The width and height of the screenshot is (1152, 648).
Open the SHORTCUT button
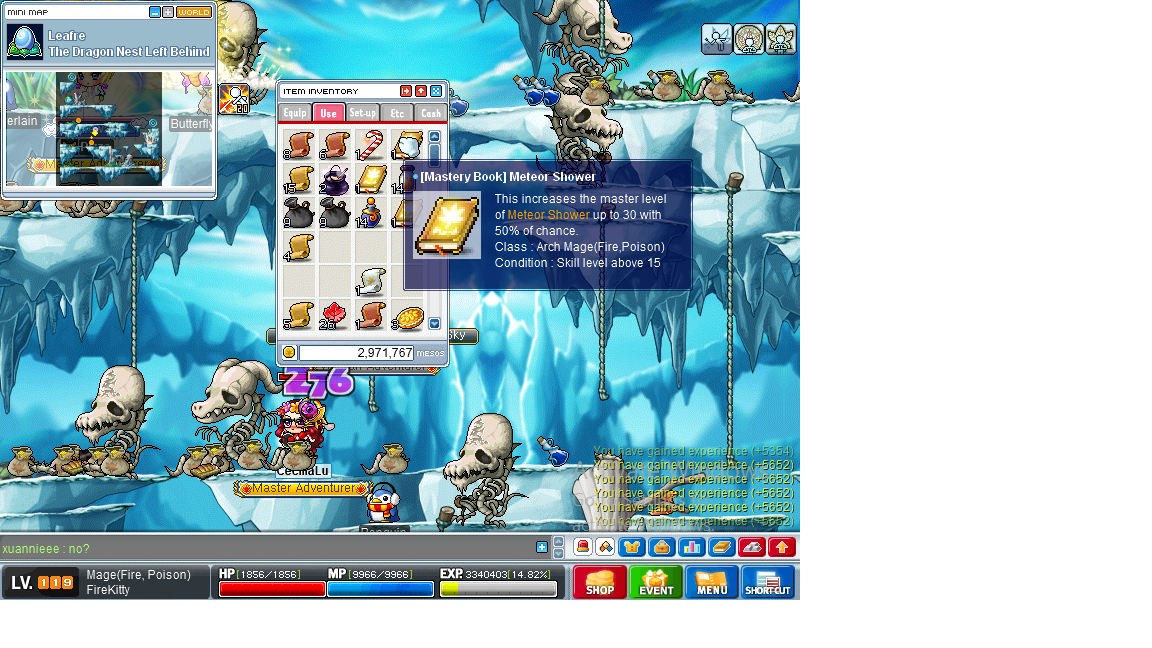[768, 582]
